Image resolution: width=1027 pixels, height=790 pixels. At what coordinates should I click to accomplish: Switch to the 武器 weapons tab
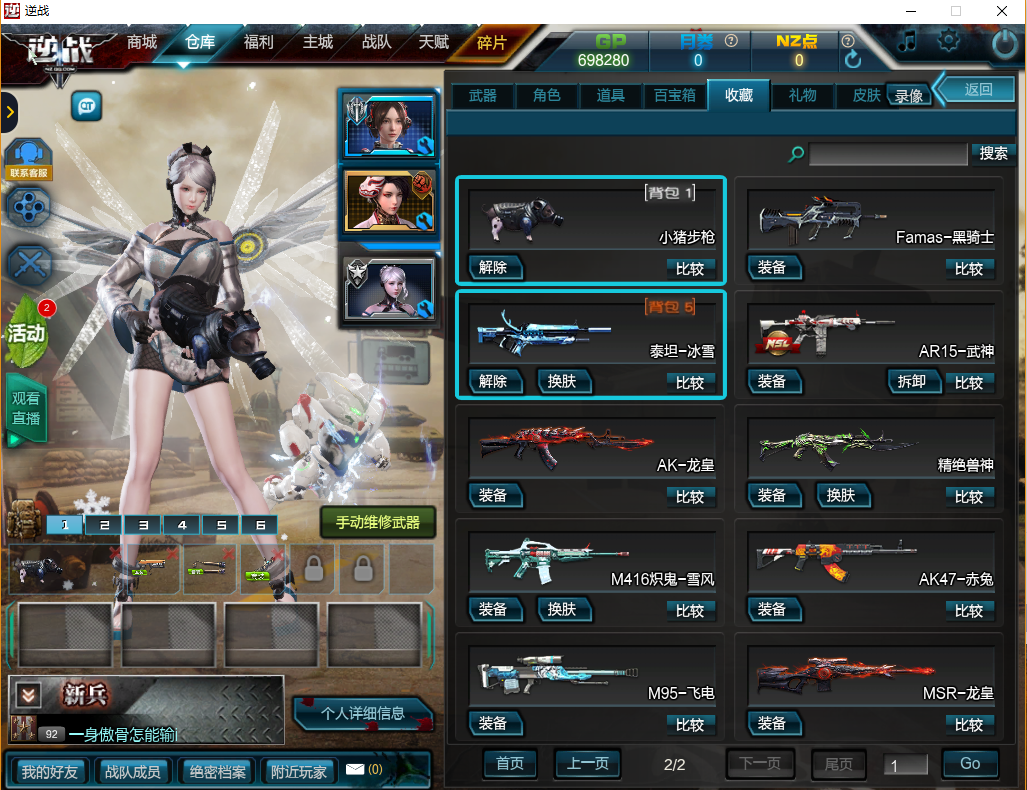(483, 95)
